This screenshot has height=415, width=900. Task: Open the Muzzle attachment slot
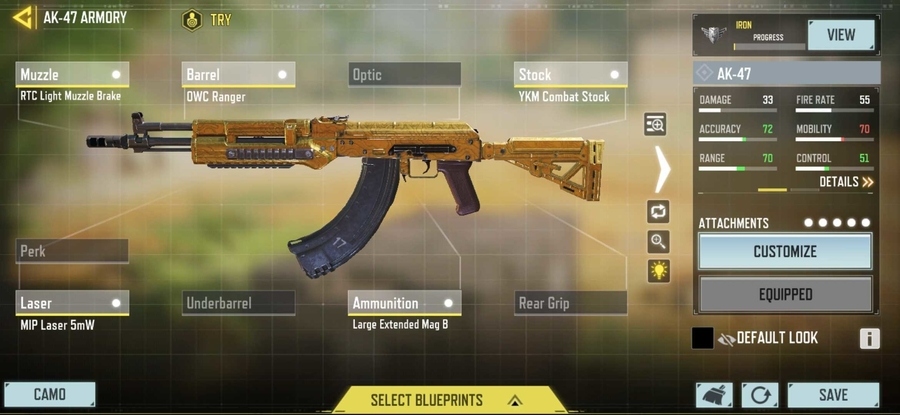click(x=72, y=75)
